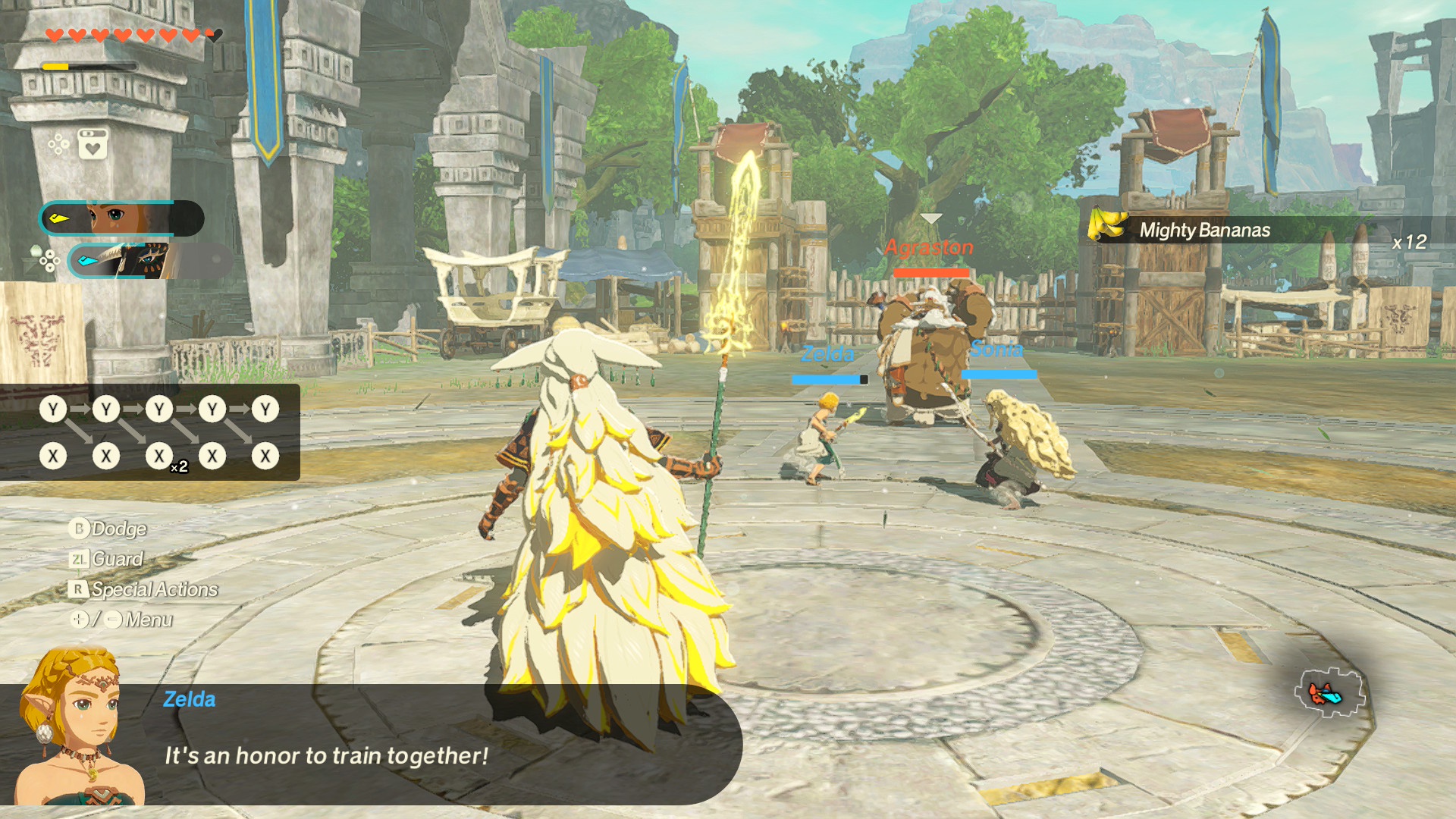Screen dimensions: 1456x819
Task: Open the minimap in the corner
Action: tap(1329, 693)
